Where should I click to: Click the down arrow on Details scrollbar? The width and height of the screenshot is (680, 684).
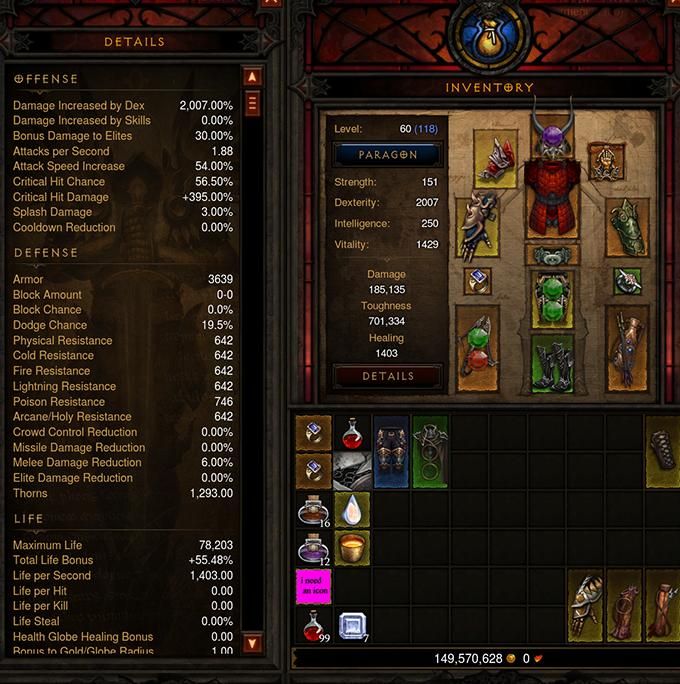[252, 643]
